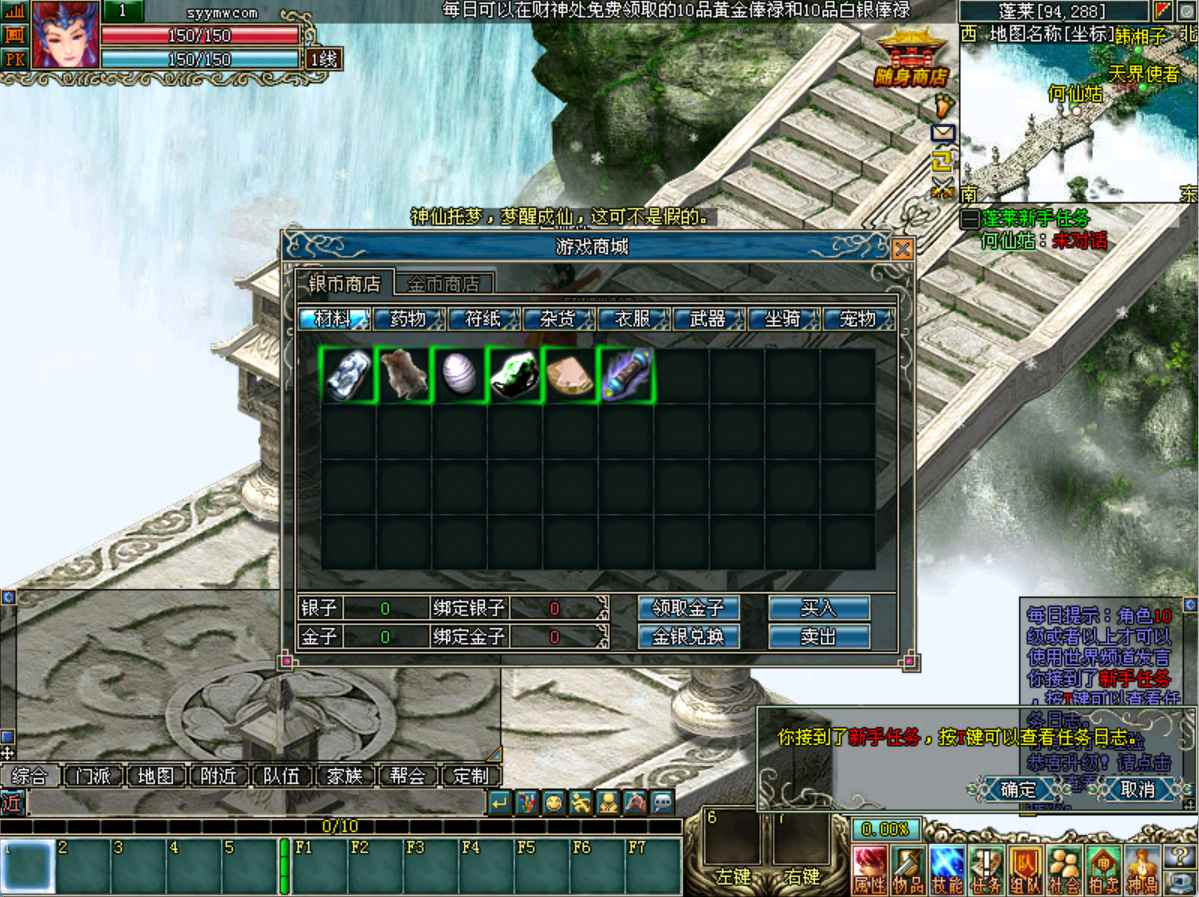1199x897 pixels.
Task: Open the 物品 inventory bag
Action: point(908,870)
